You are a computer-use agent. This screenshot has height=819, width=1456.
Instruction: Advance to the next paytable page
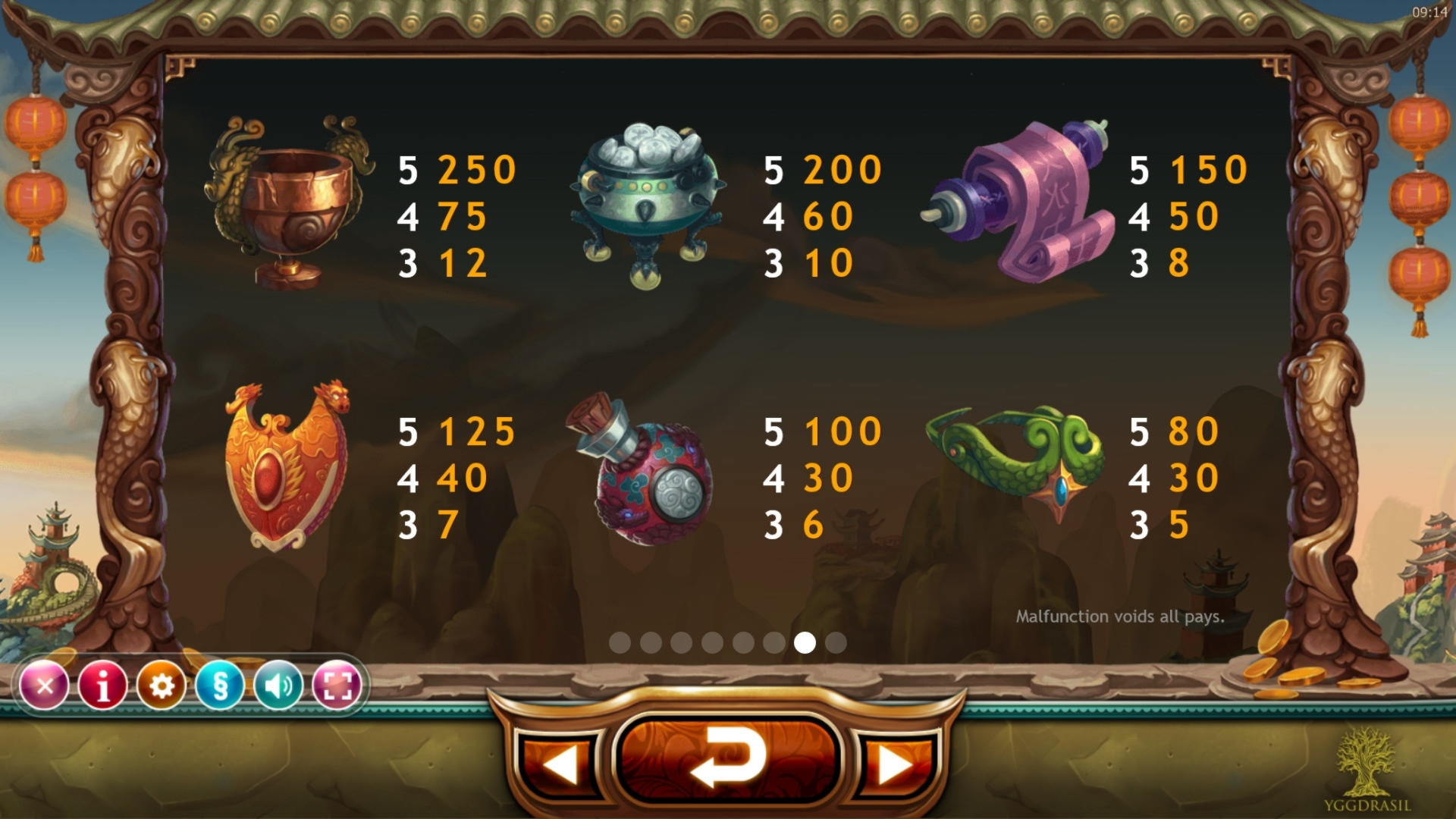click(x=895, y=764)
